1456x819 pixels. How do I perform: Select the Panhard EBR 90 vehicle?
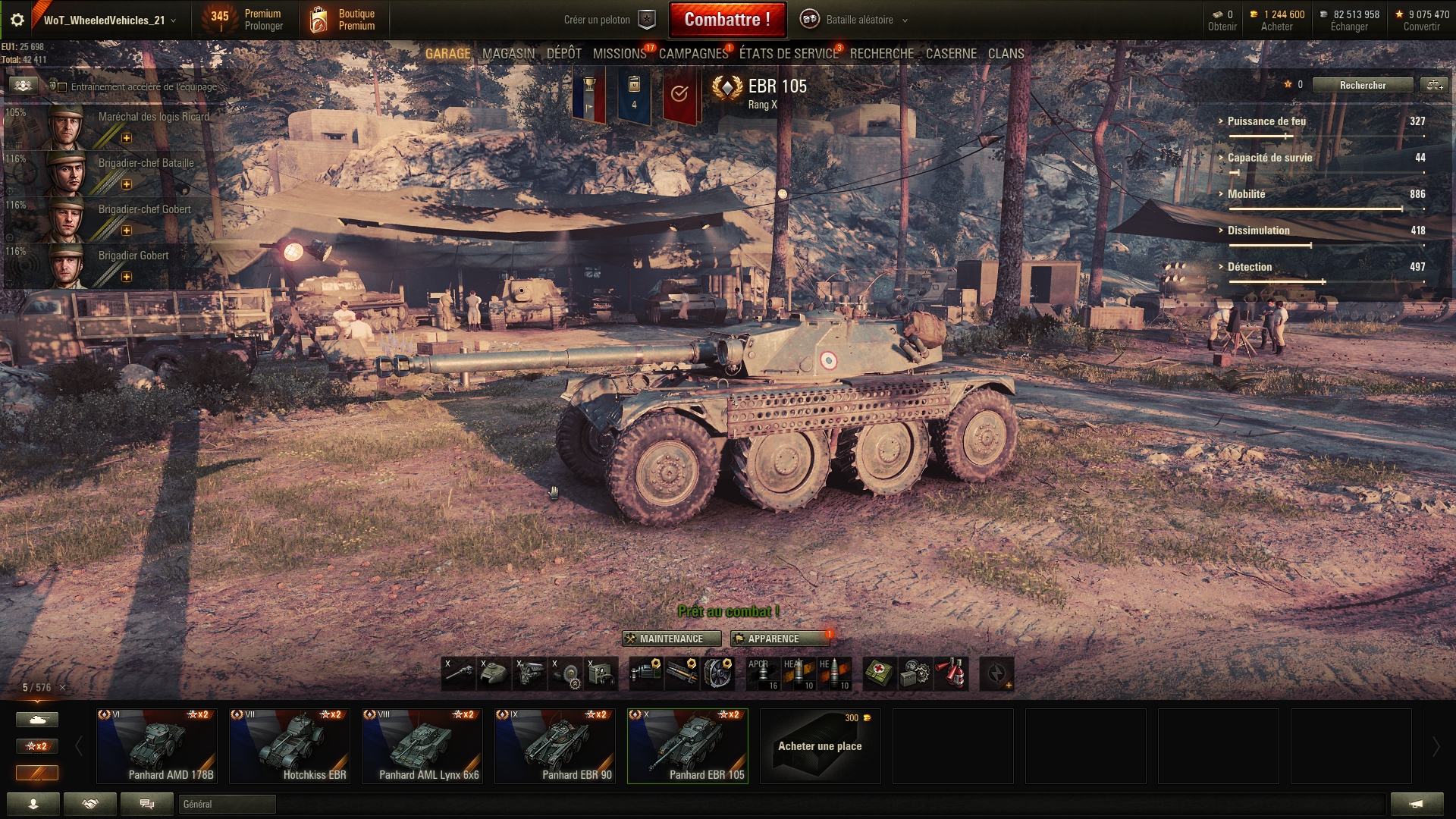(x=555, y=746)
